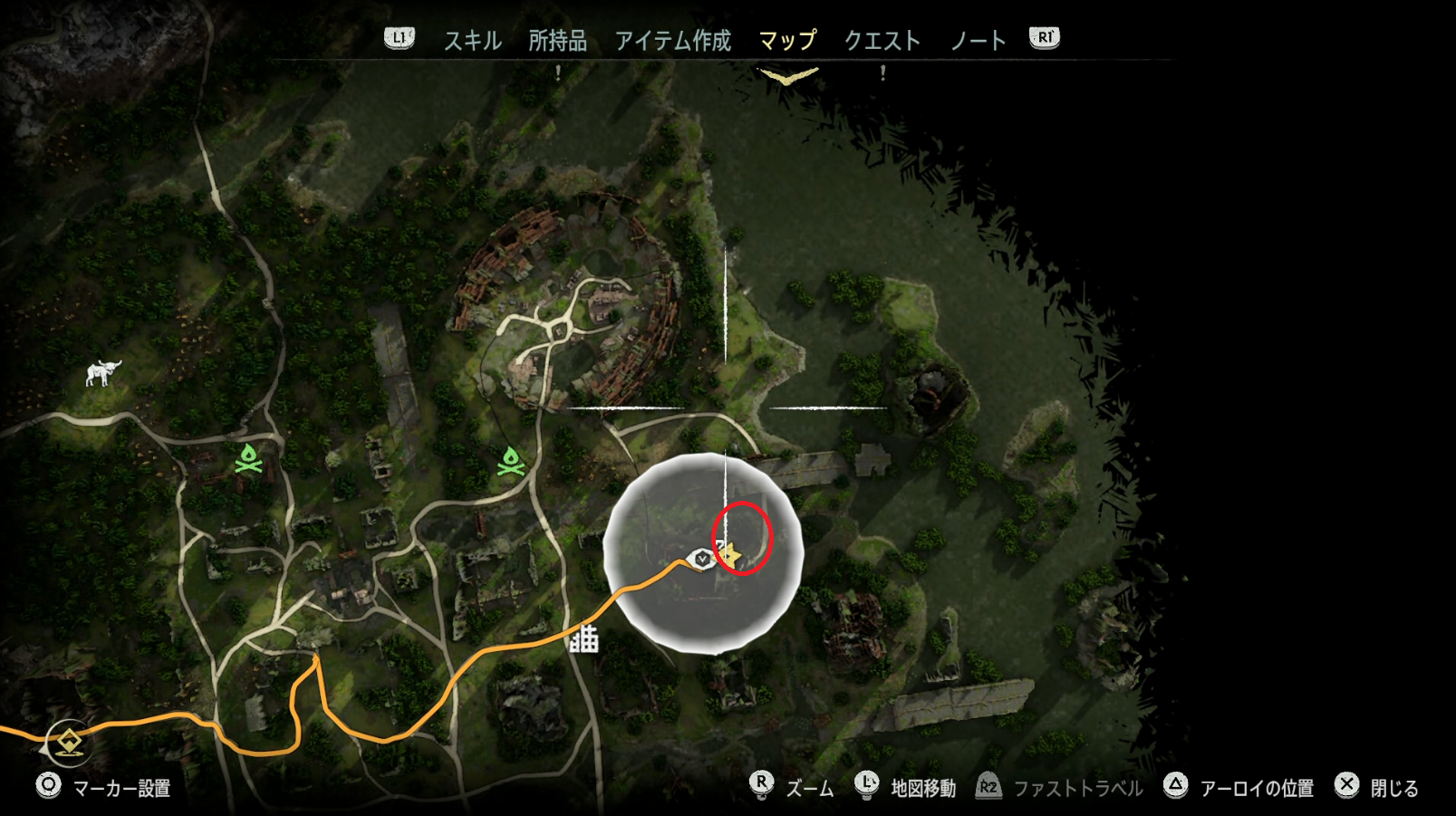Viewport: 1456px width, 816px height.
Task: Select the マップ tab in the top menu
Action: pos(787,40)
